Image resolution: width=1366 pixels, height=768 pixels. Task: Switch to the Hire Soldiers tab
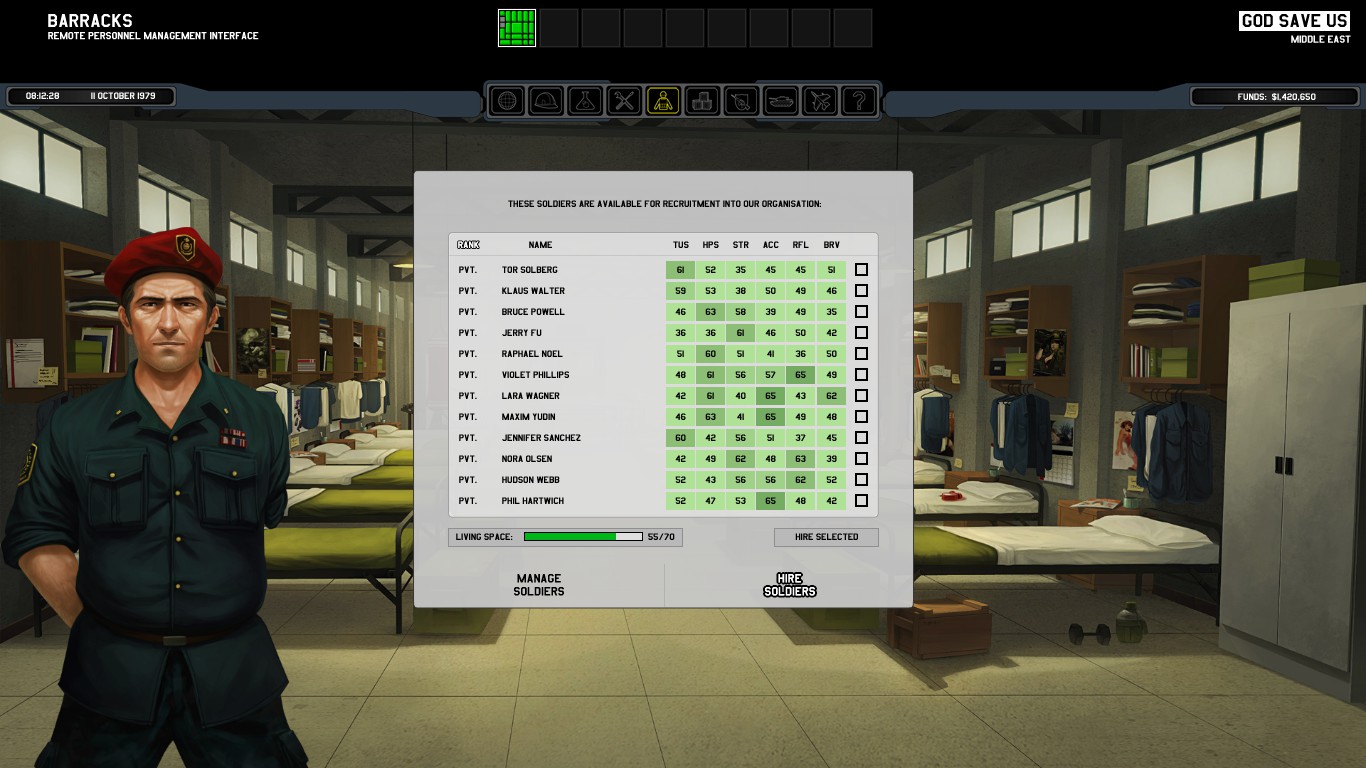(789, 585)
